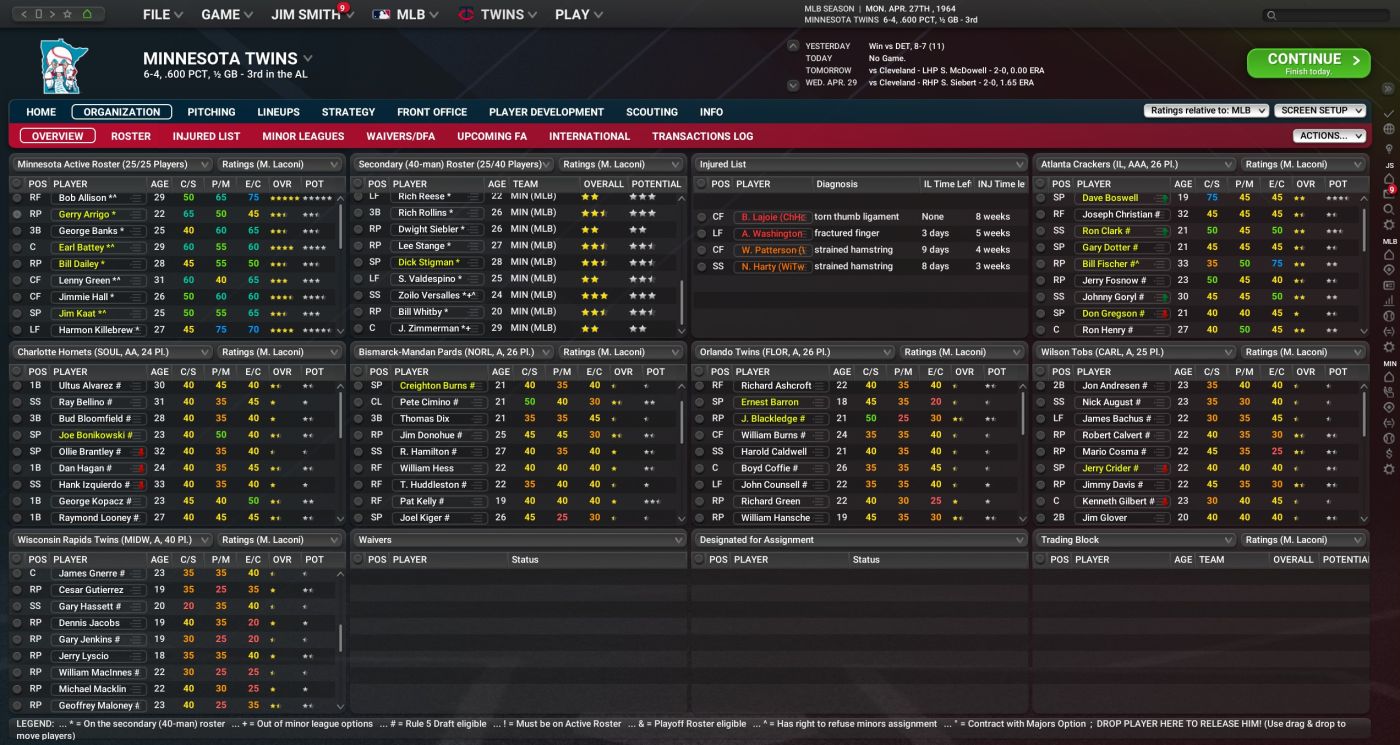The height and width of the screenshot is (745, 1400).
Task: Open the home icon in the browser-style toolbar
Action: [x=86, y=14]
